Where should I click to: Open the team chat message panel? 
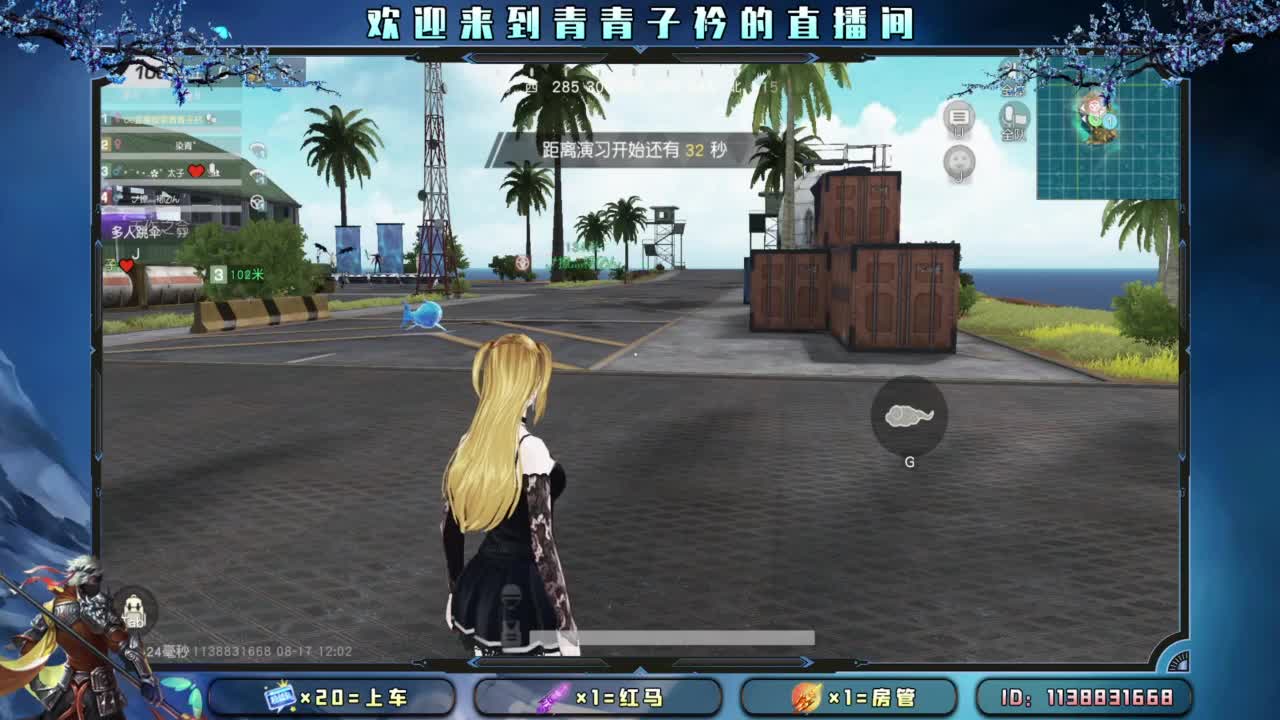957,116
